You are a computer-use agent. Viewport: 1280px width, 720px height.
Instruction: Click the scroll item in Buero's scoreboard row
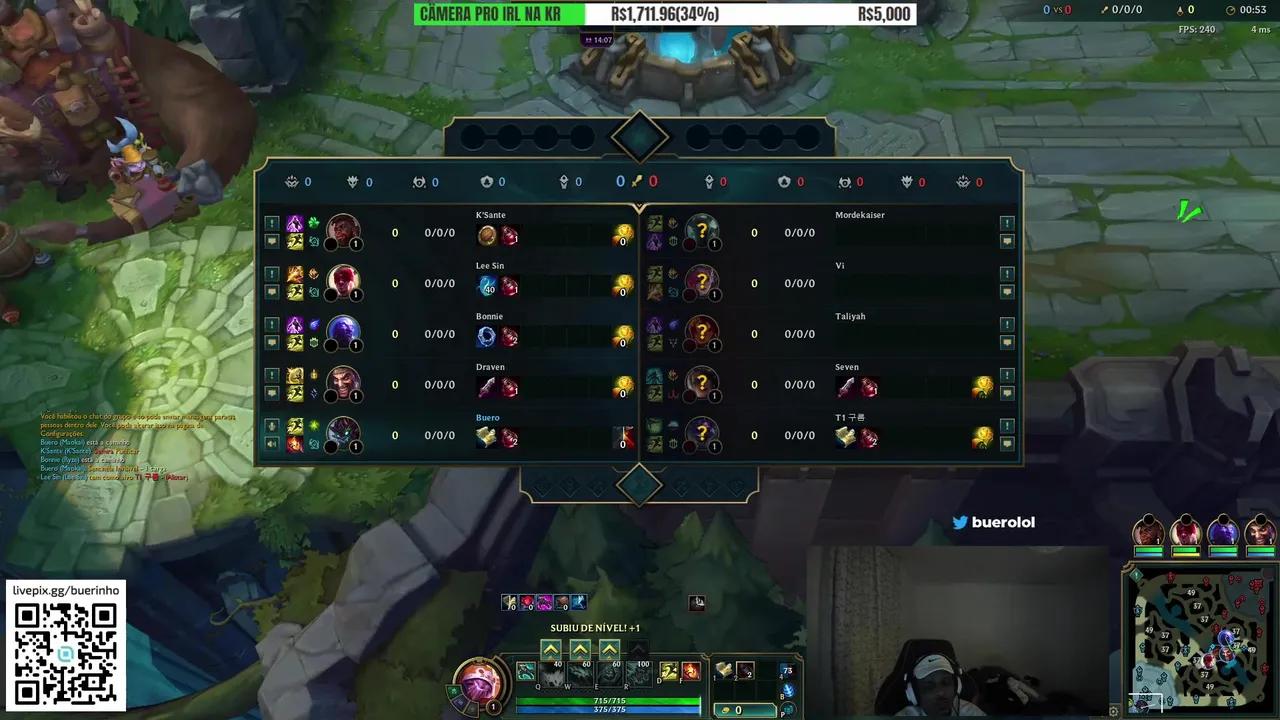click(x=486, y=435)
